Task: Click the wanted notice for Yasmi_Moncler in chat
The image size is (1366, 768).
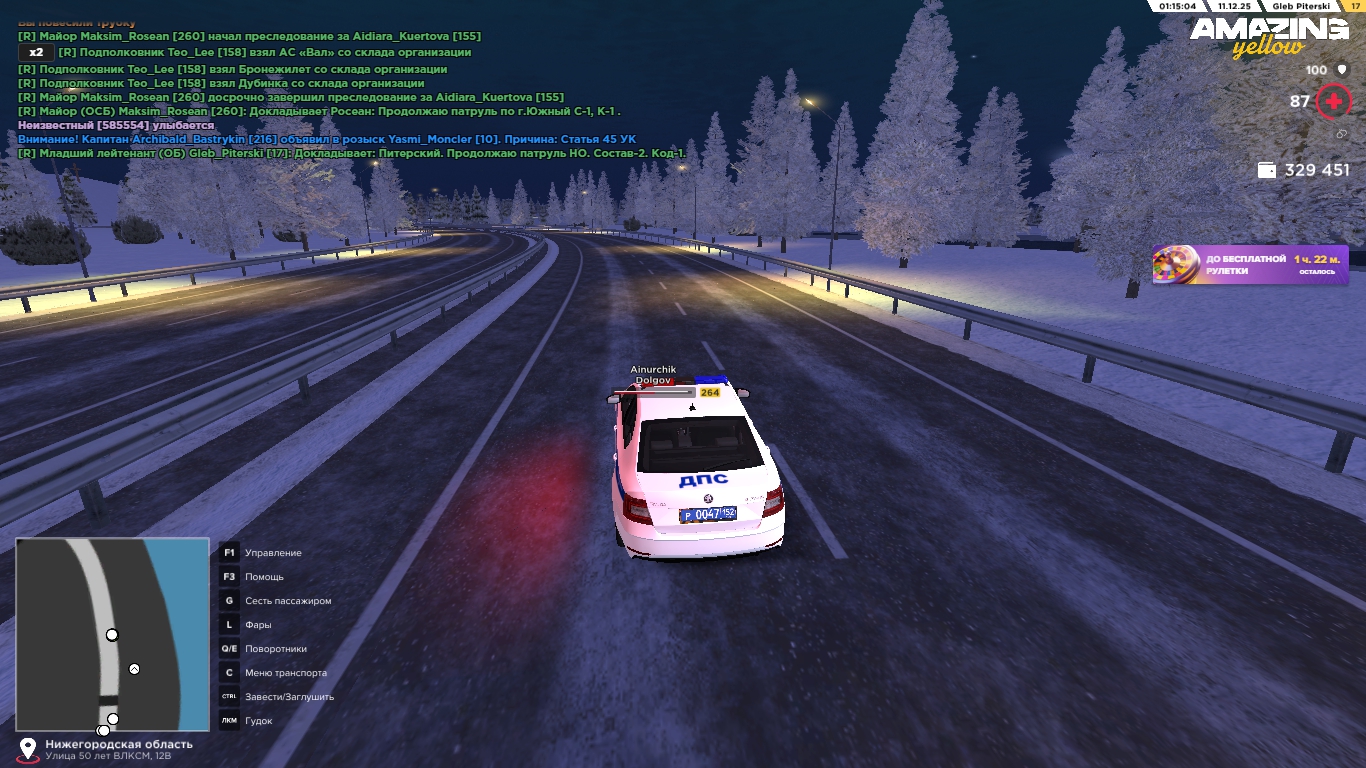Action: coord(327,139)
